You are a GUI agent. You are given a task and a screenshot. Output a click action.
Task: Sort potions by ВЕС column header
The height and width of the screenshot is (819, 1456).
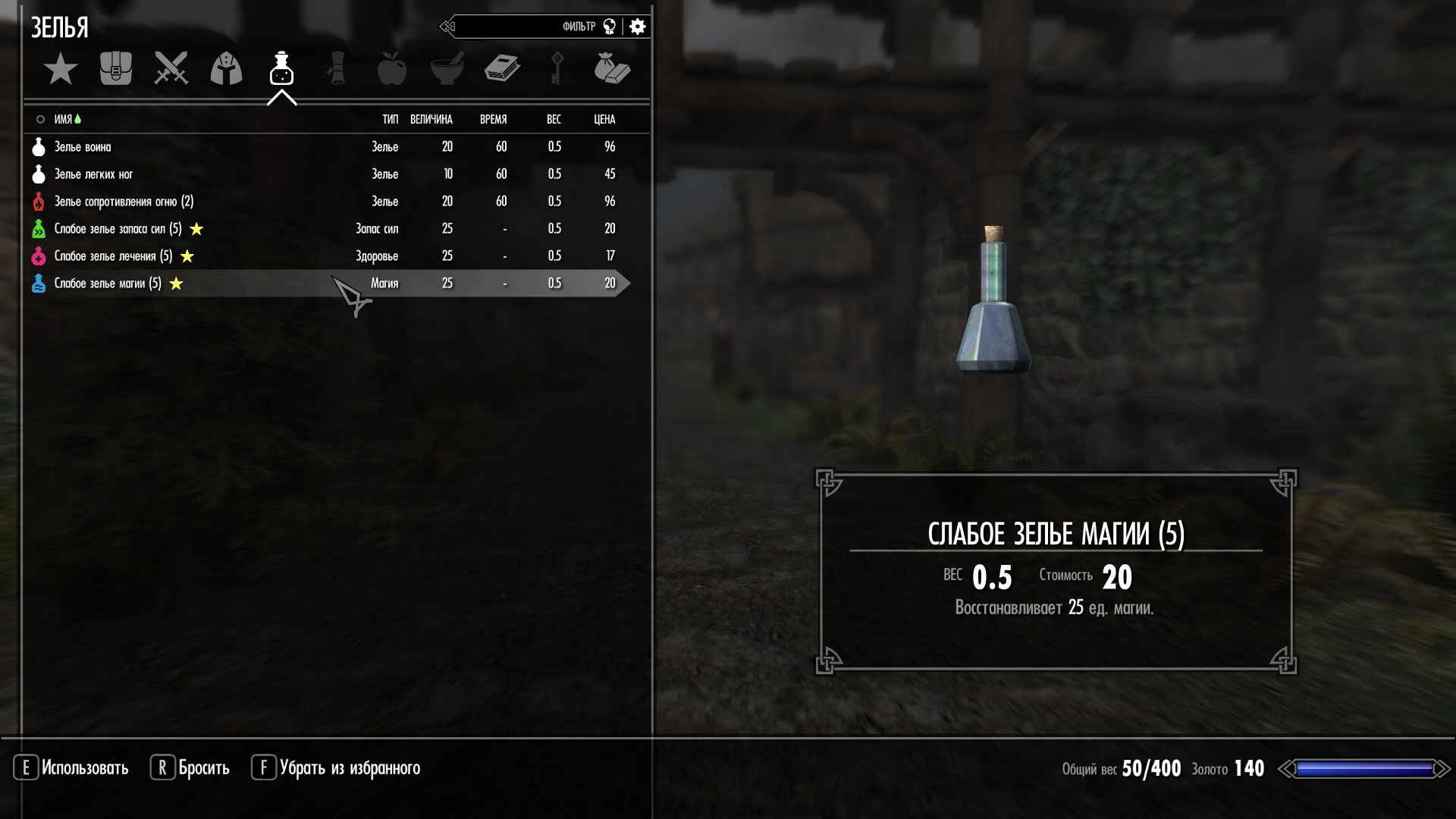pyautogui.click(x=554, y=120)
